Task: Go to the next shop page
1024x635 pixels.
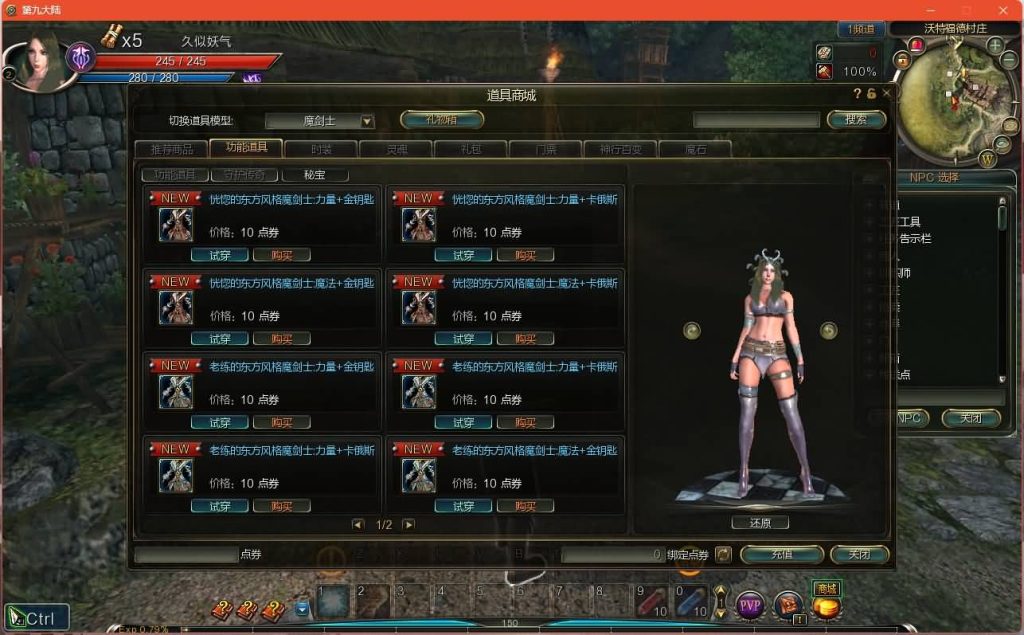Action: [x=408, y=524]
